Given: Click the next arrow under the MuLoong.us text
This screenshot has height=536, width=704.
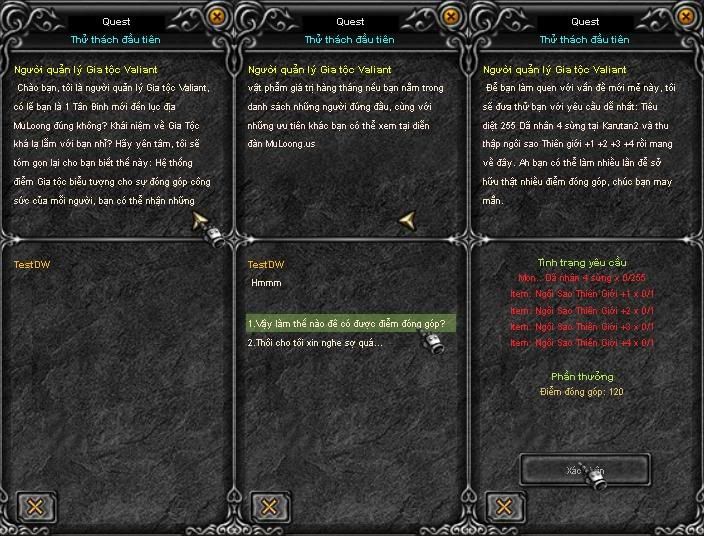Looking at the screenshot, I should pyautogui.click(x=407, y=219).
